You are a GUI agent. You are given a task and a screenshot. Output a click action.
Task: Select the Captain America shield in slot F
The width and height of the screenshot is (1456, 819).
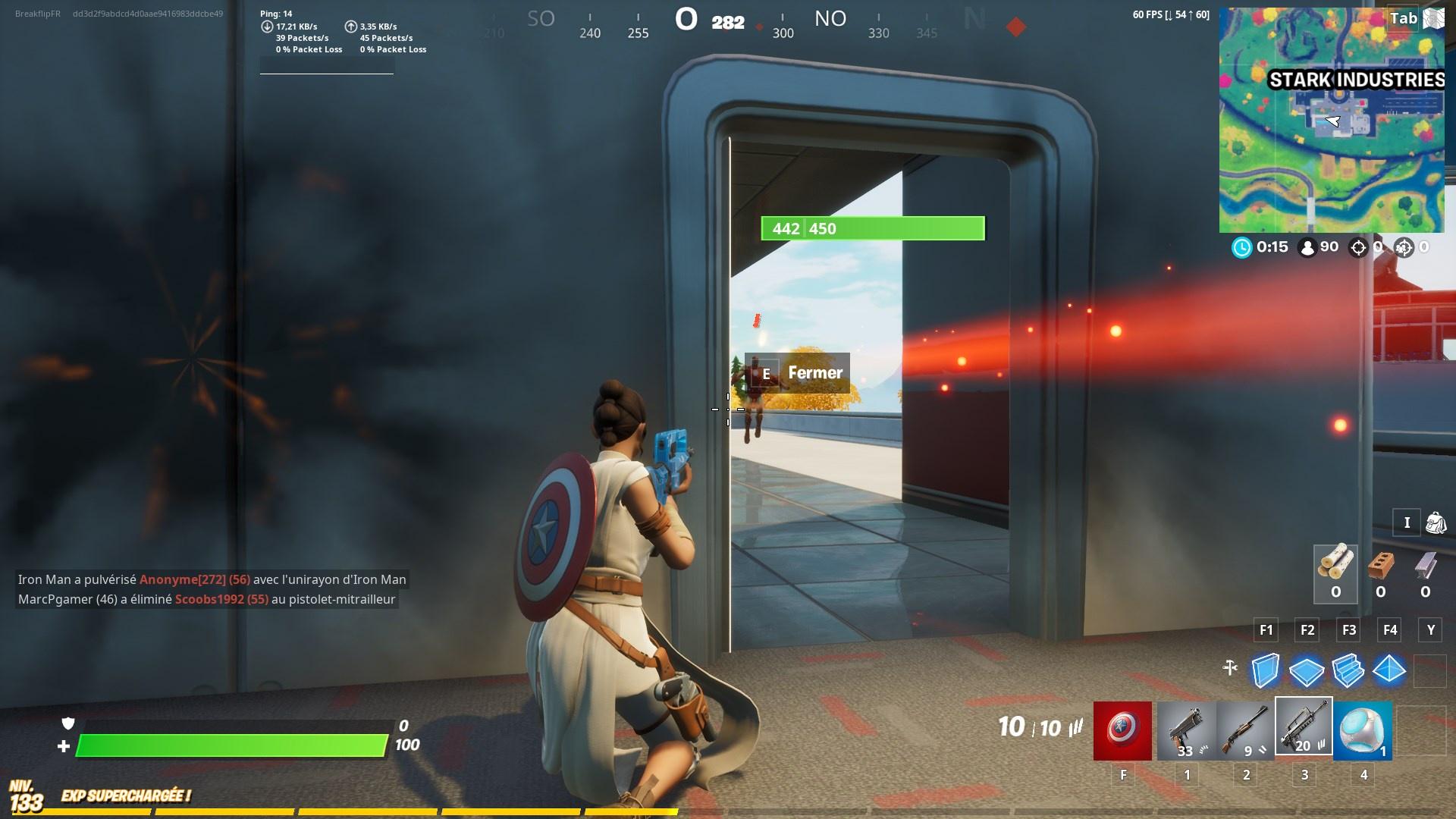click(1122, 731)
